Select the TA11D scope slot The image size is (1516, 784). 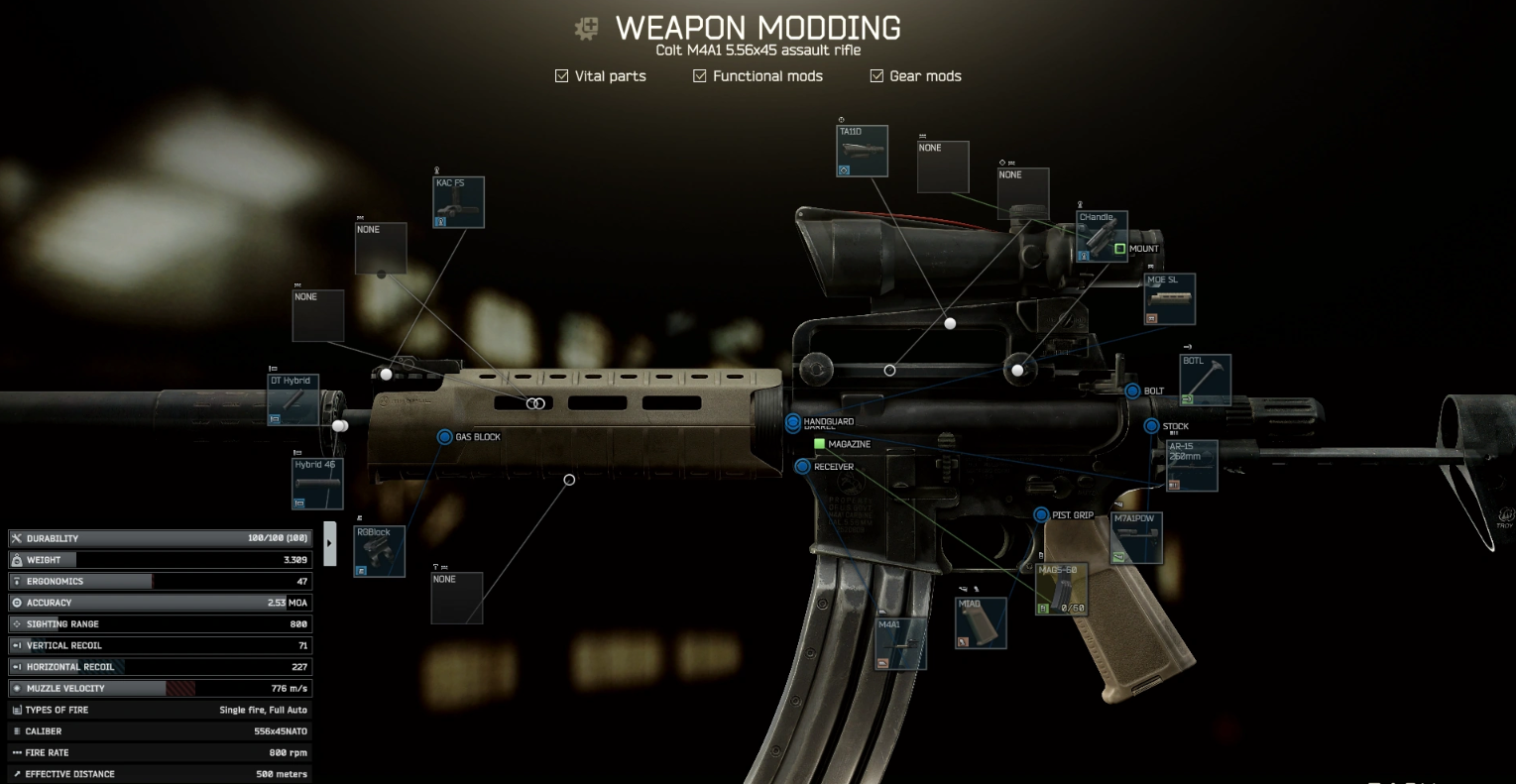[862, 151]
